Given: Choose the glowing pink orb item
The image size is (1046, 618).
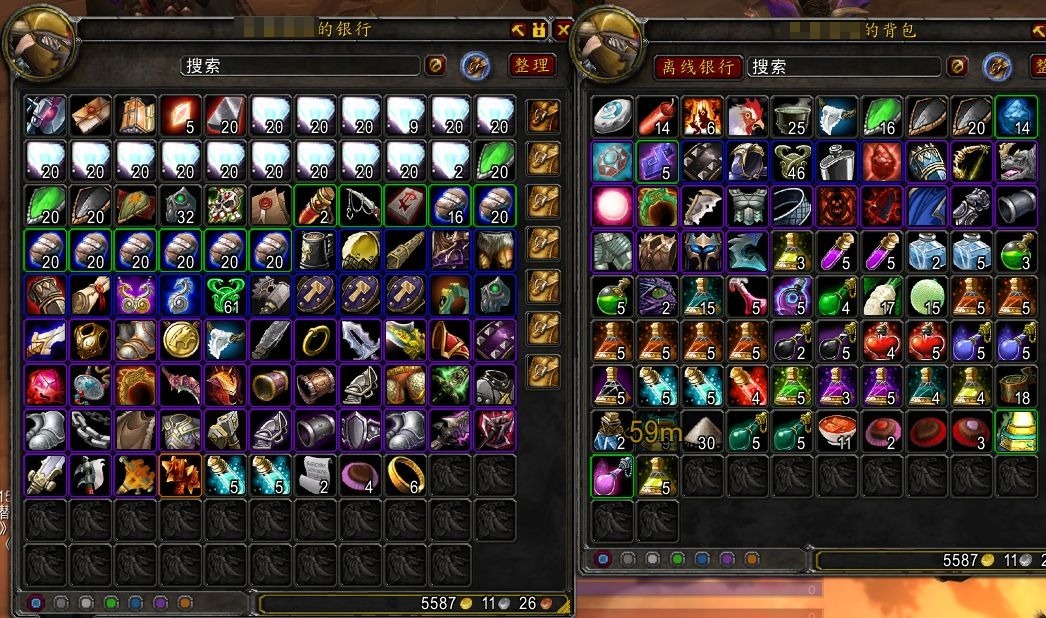Looking at the screenshot, I should [x=610, y=207].
